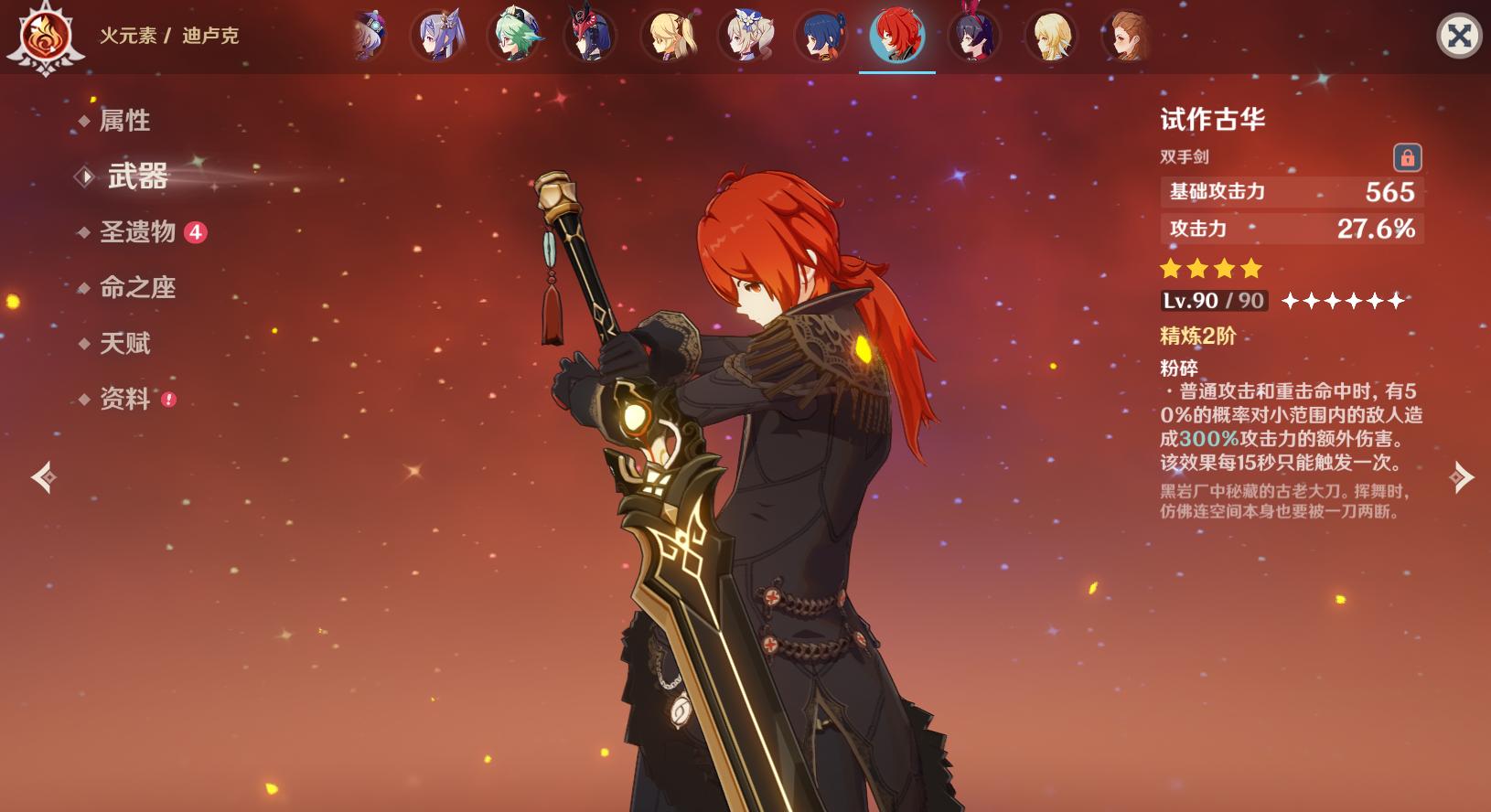Choose the red-masked Kujou Sara portrait
Screen dimensions: 1491x812
click(590, 37)
